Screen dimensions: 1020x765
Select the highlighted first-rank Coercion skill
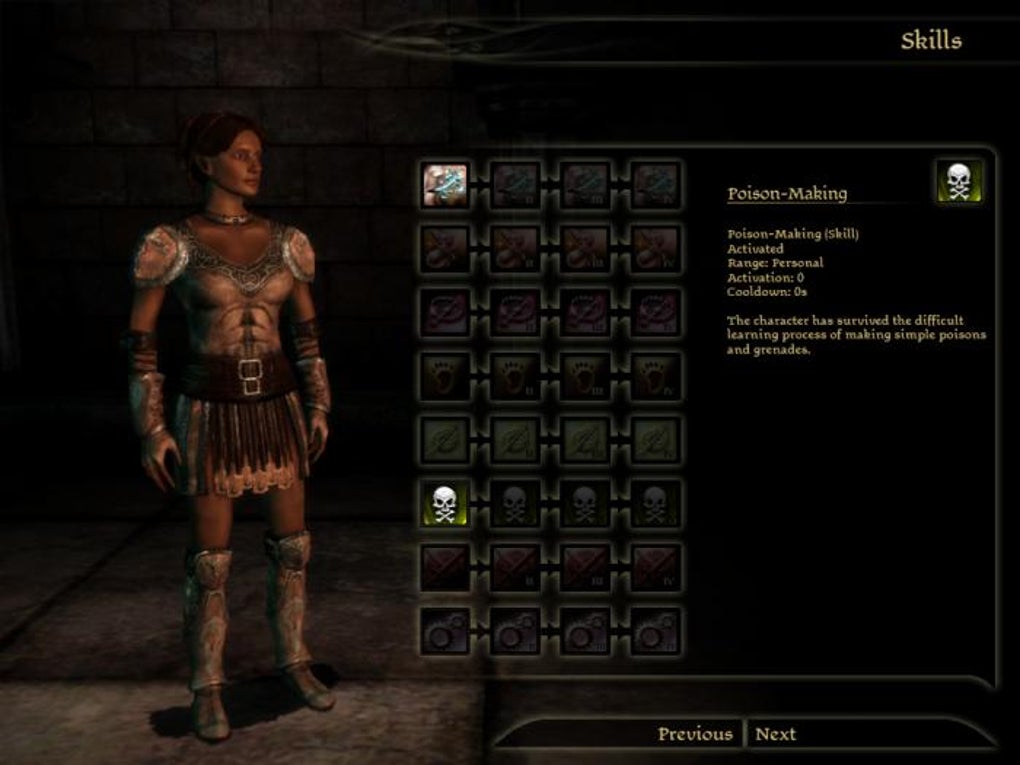[445, 185]
